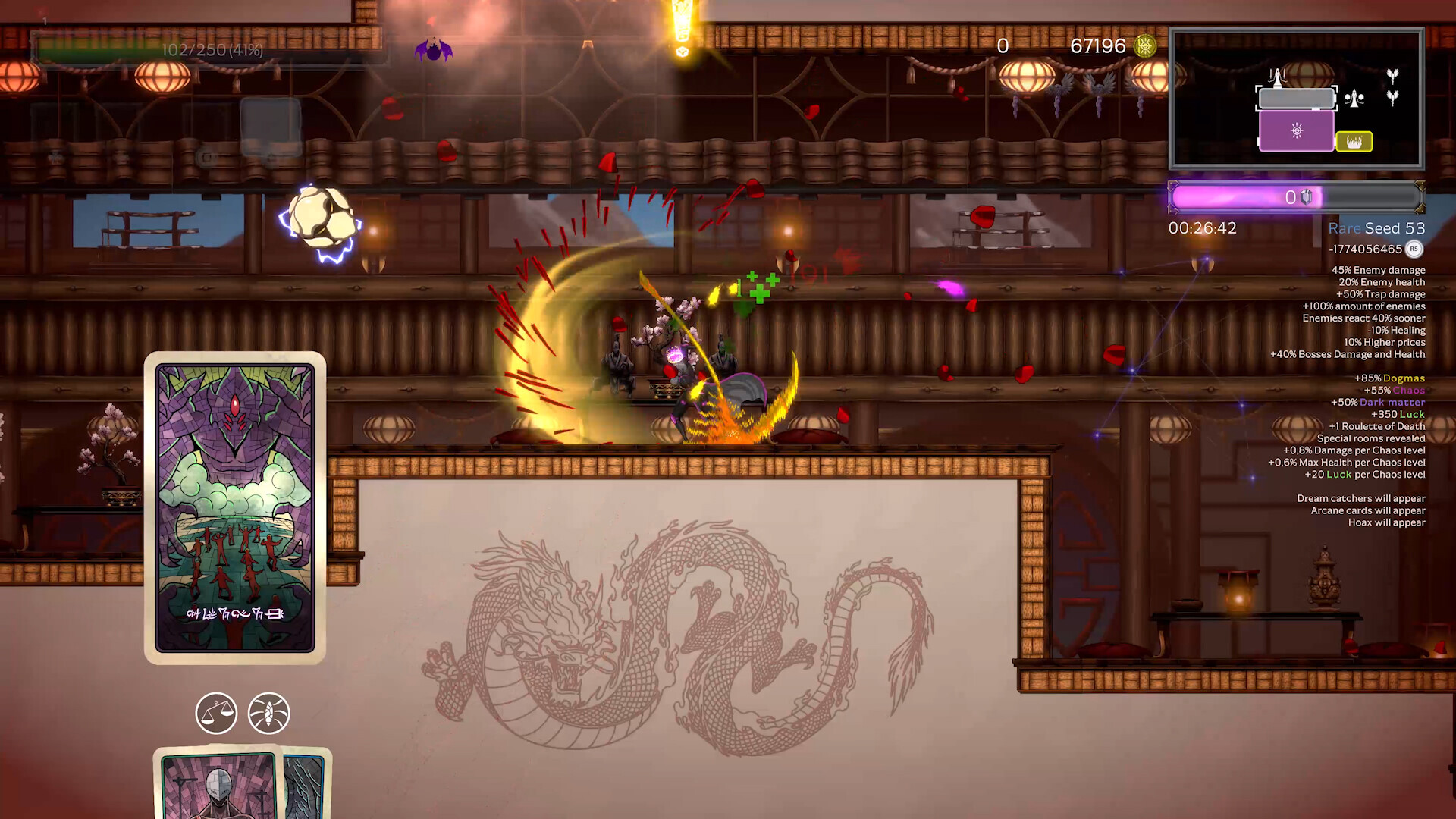Select the purple room on the minimap
The height and width of the screenshot is (819, 1456).
click(x=1296, y=131)
